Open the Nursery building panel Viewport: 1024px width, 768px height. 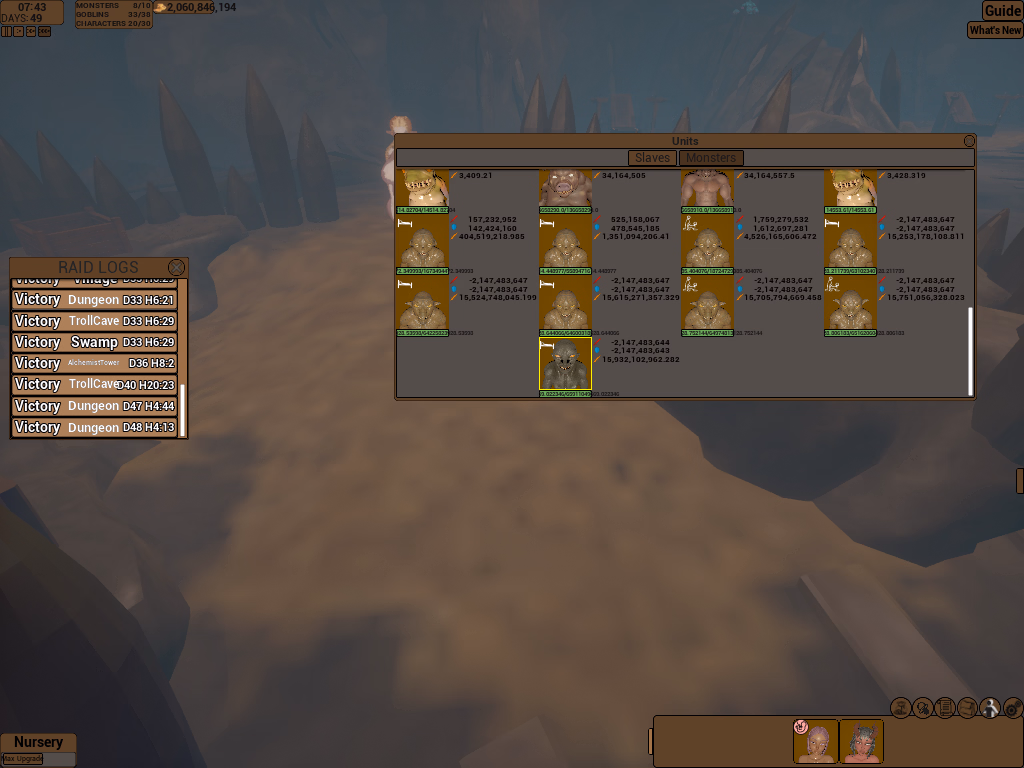[x=38, y=742]
